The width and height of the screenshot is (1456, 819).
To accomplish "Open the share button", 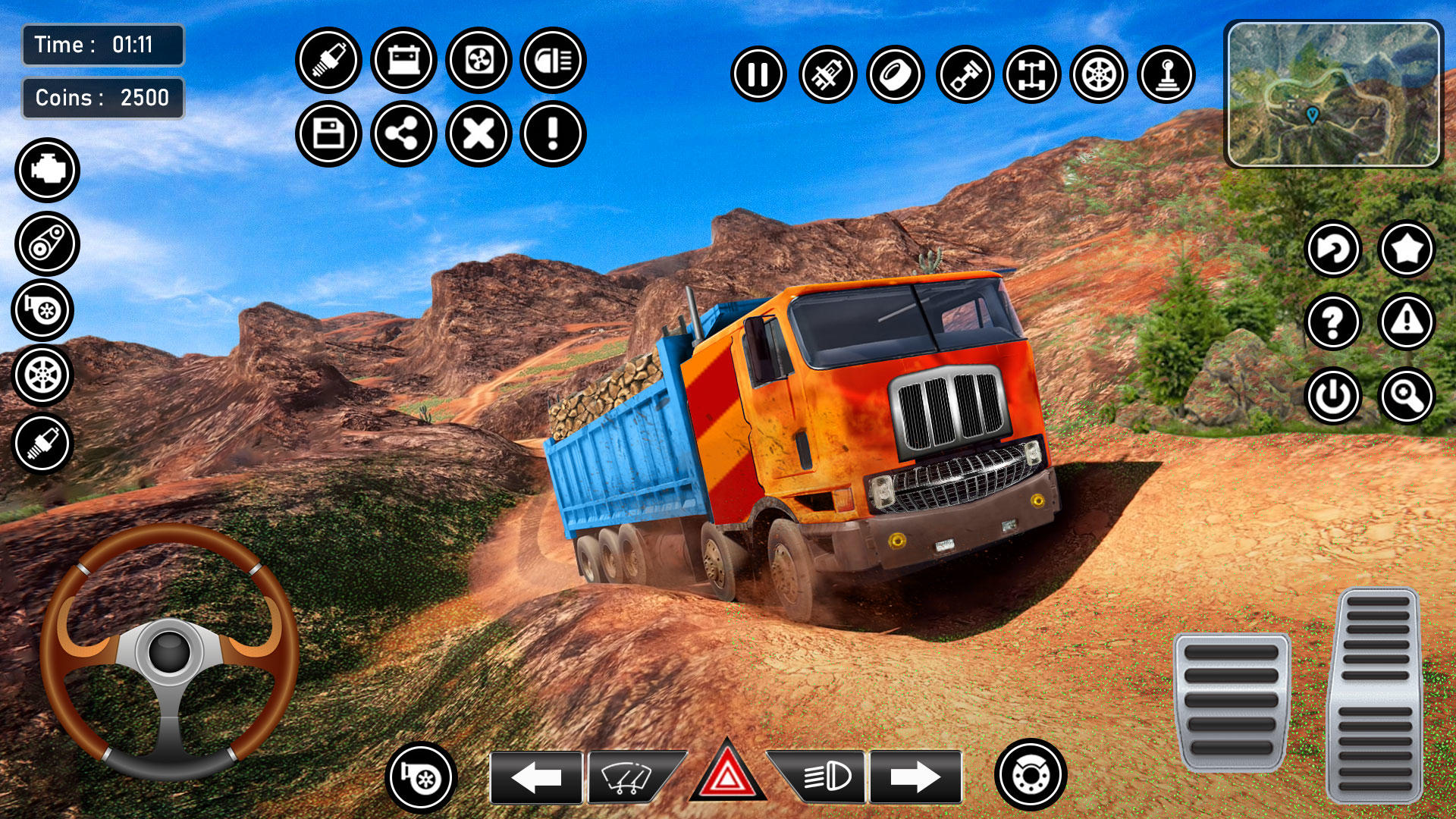I will [403, 134].
